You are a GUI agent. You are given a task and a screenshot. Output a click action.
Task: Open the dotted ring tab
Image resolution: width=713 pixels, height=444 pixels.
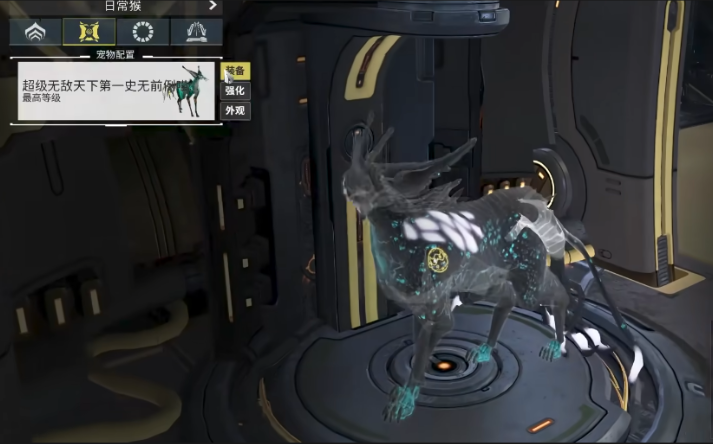coord(144,31)
